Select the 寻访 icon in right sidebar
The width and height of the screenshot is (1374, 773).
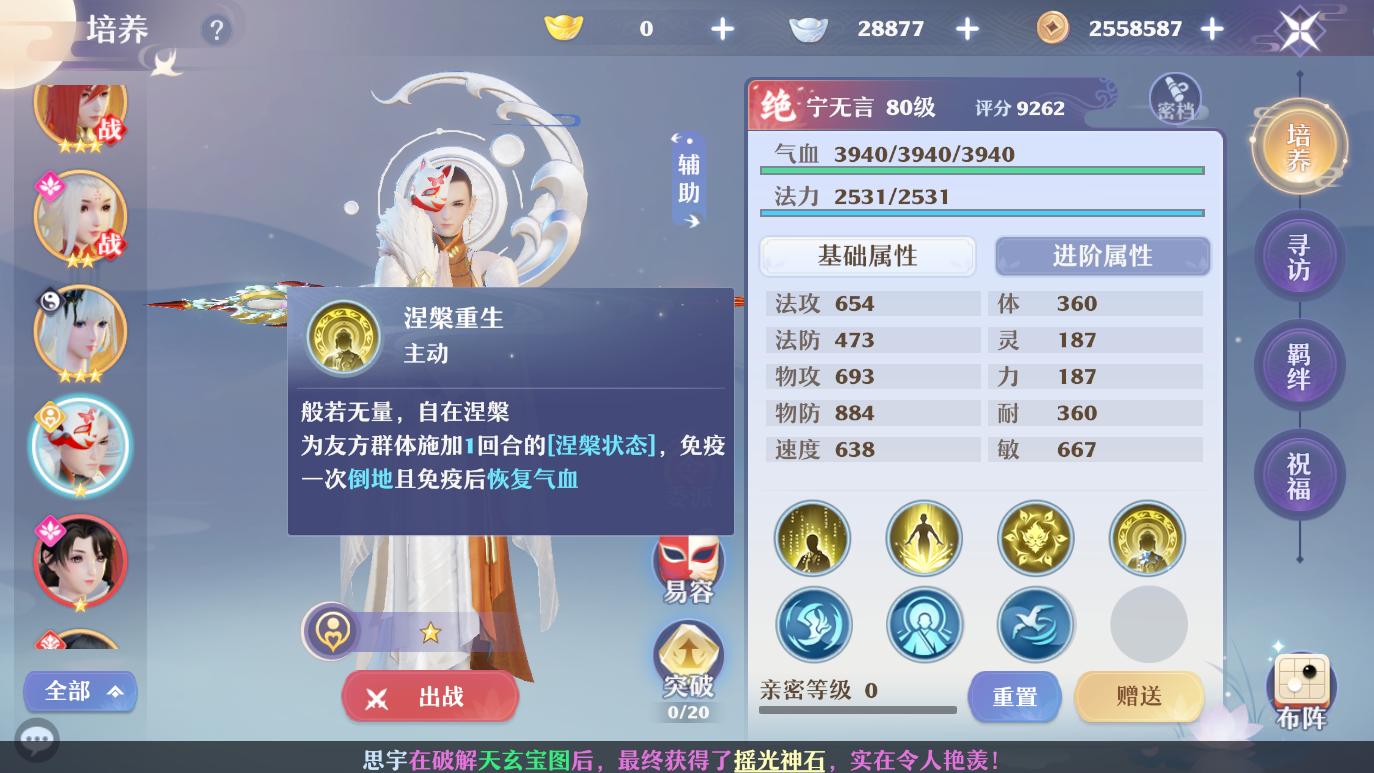click(1300, 255)
